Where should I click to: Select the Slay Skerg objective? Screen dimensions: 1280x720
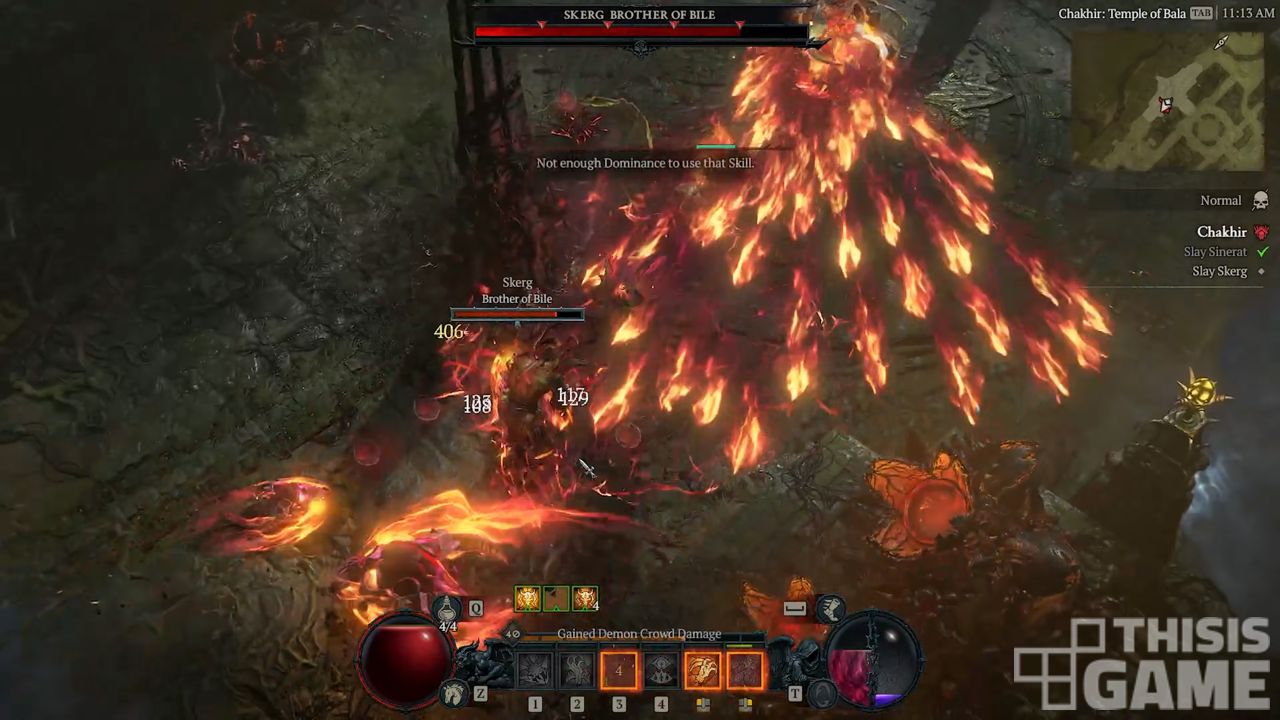pos(1218,271)
